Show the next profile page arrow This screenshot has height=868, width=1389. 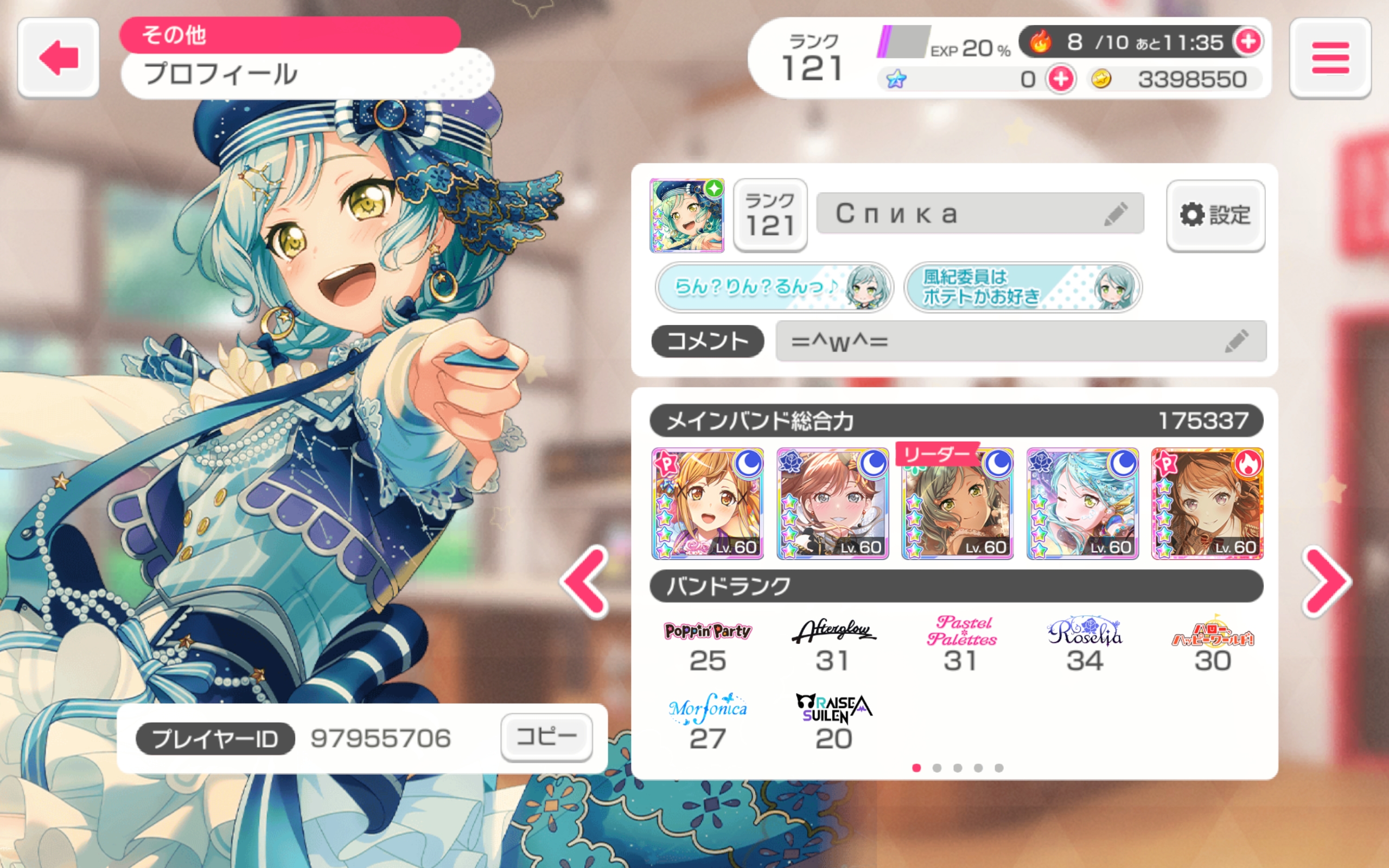pyautogui.click(x=1327, y=582)
